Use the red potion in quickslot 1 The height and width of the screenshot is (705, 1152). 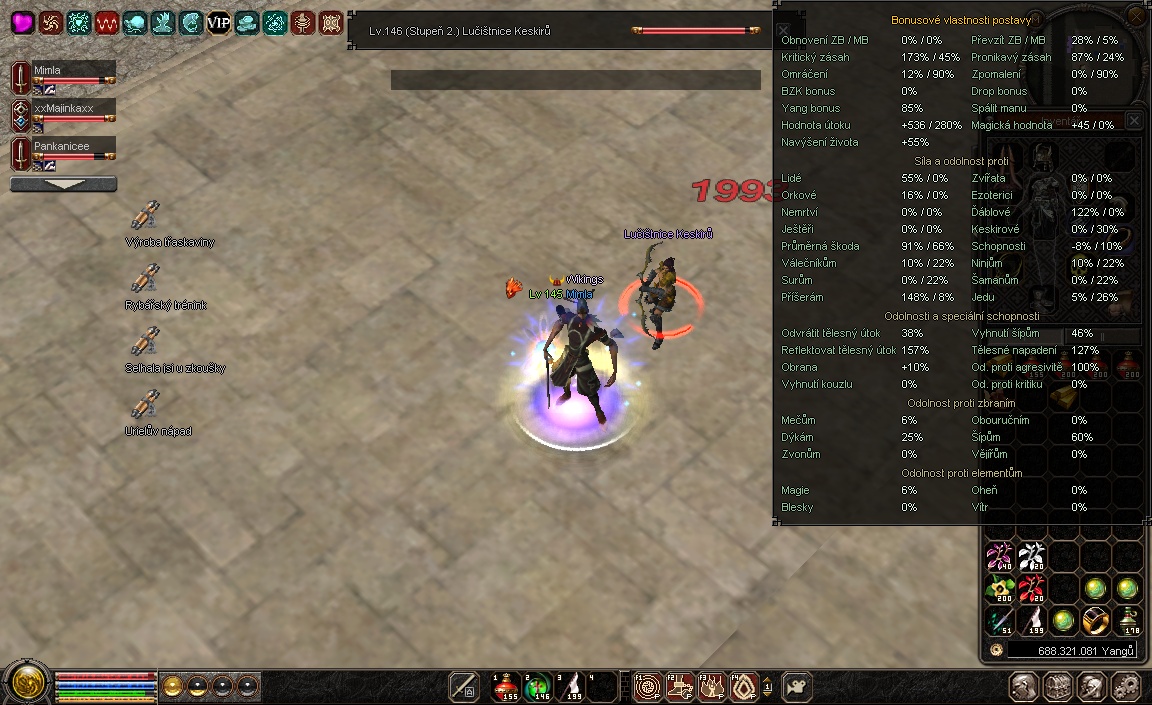[507, 686]
